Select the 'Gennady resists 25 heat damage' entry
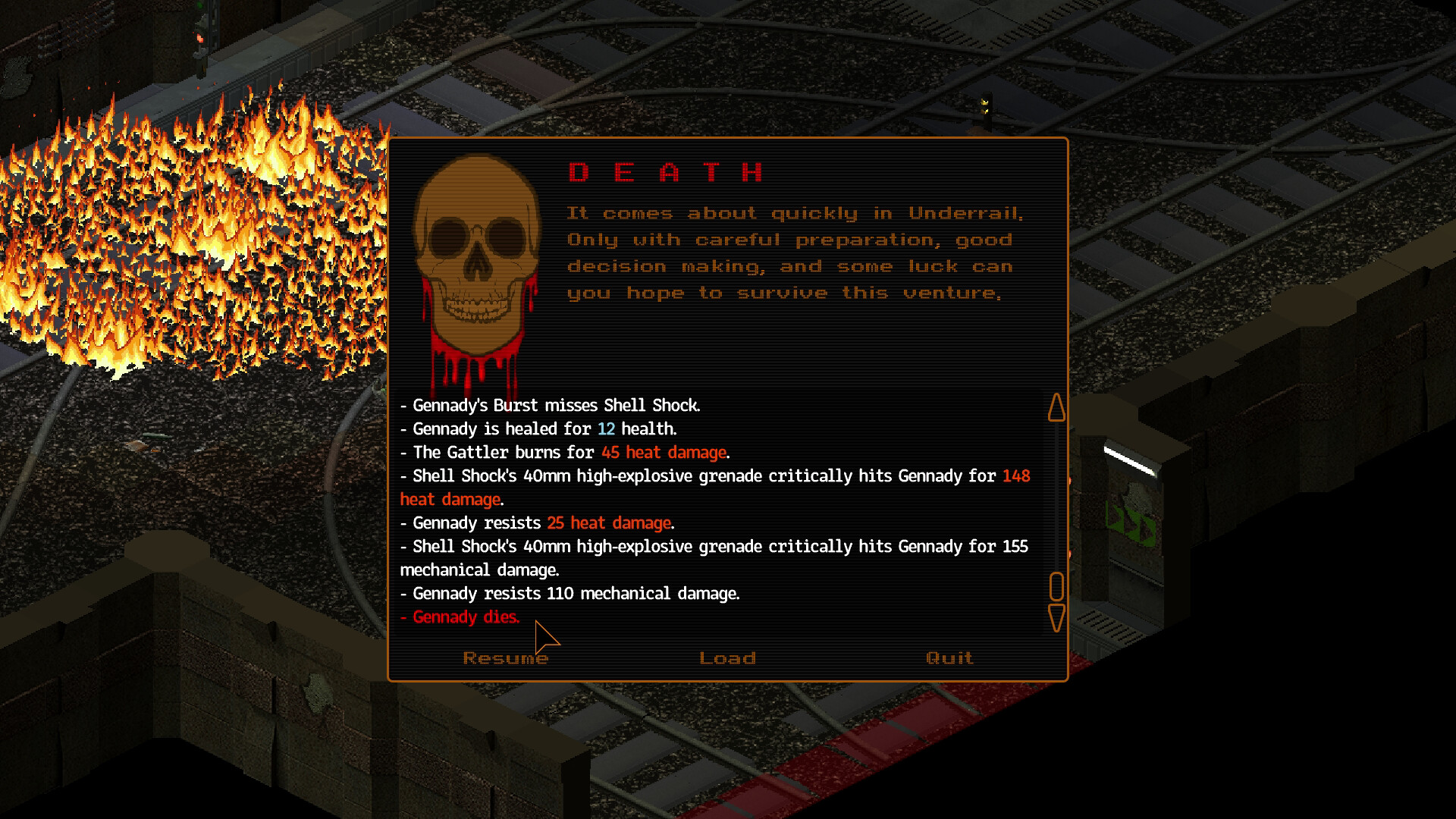Screen dimensions: 1456x819 537,523
